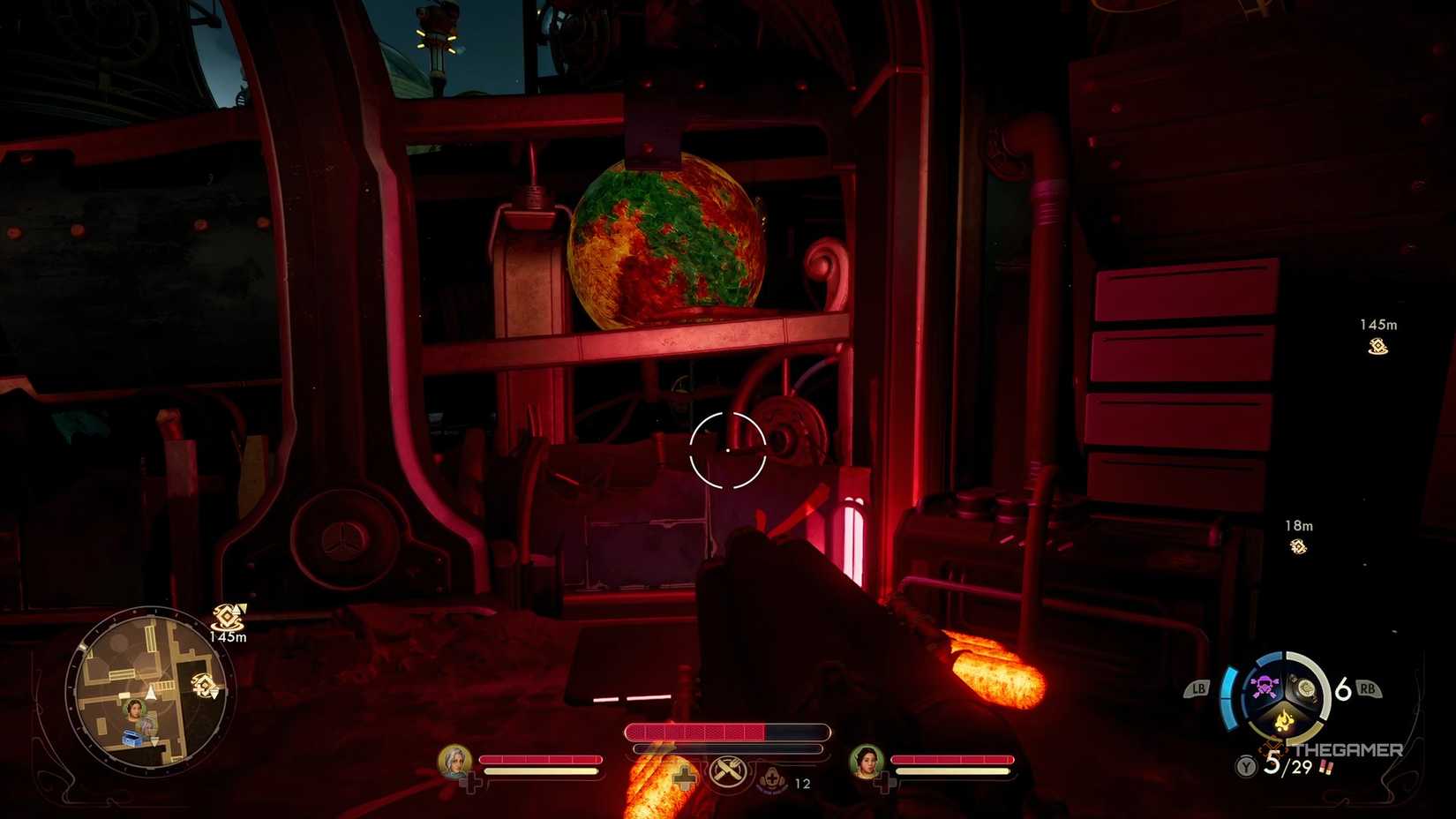Click the medical plus icon beside the health bar
The image size is (1456, 819).
pyautogui.click(x=684, y=778)
